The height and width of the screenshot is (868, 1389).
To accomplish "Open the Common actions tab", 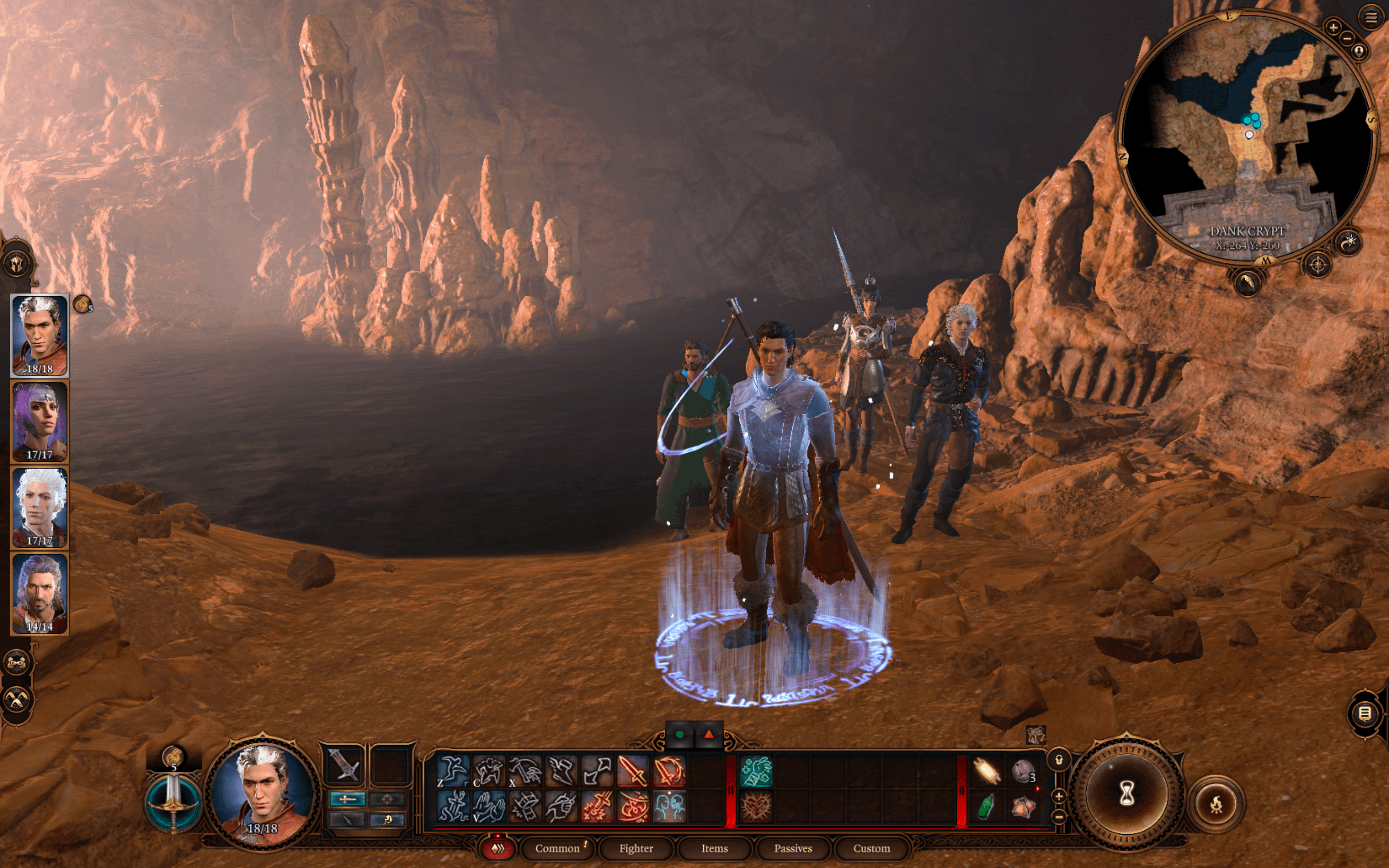I will click(558, 848).
